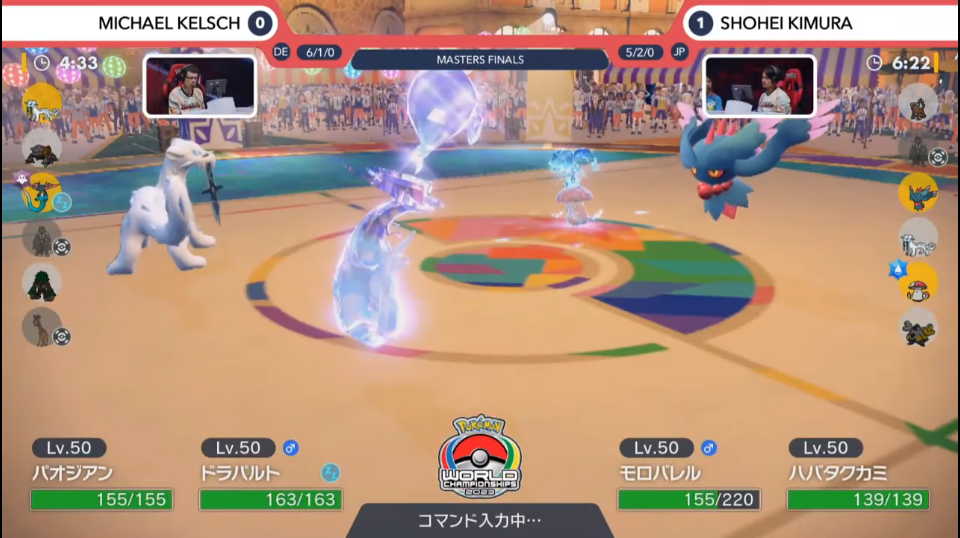Click the Water Tera badge on Amoonguss
Viewport: 960px width, 538px height.
[x=897, y=269]
